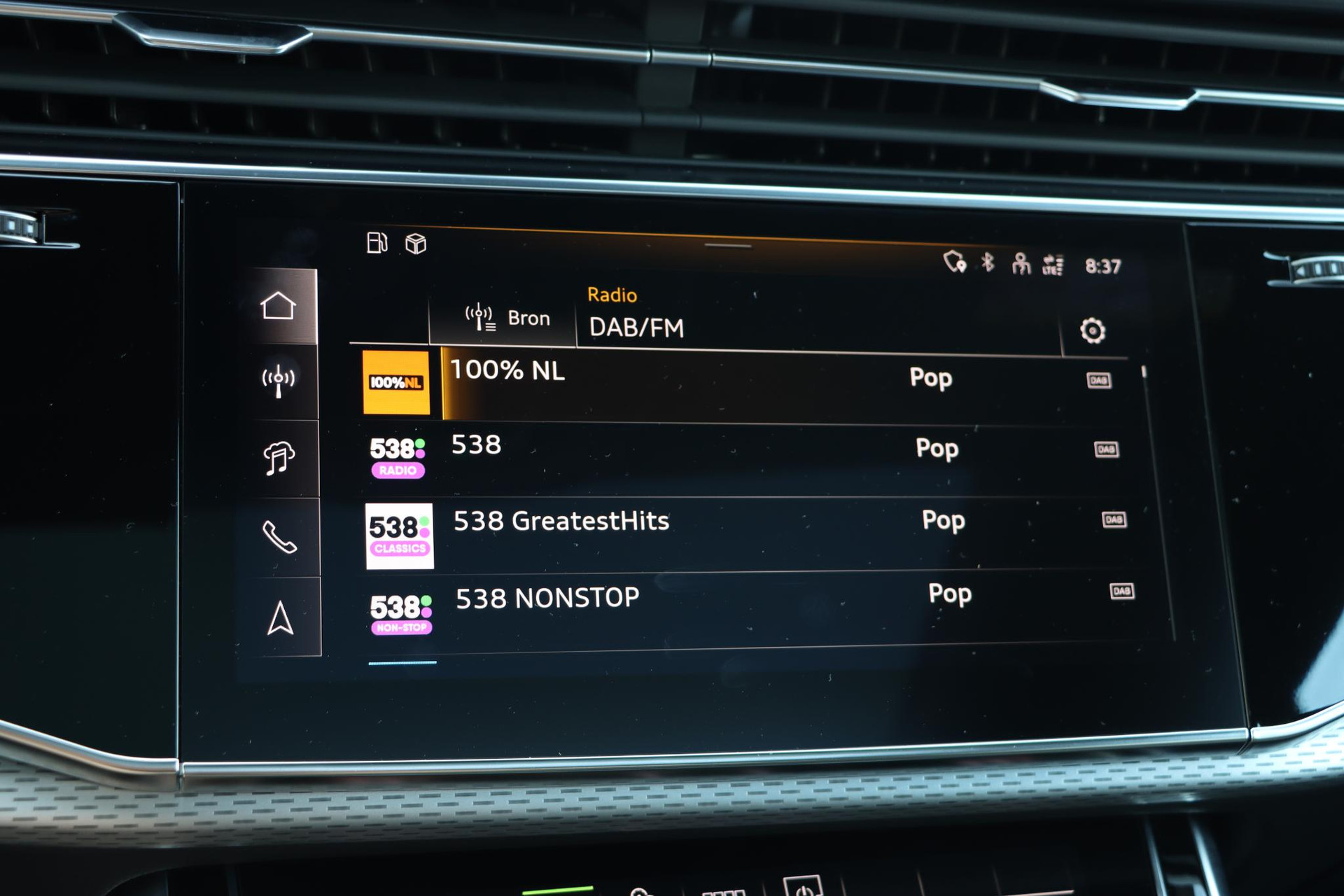The image size is (1344, 896).
Task: Open radio settings gear
Action: click(x=1092, y=330)
